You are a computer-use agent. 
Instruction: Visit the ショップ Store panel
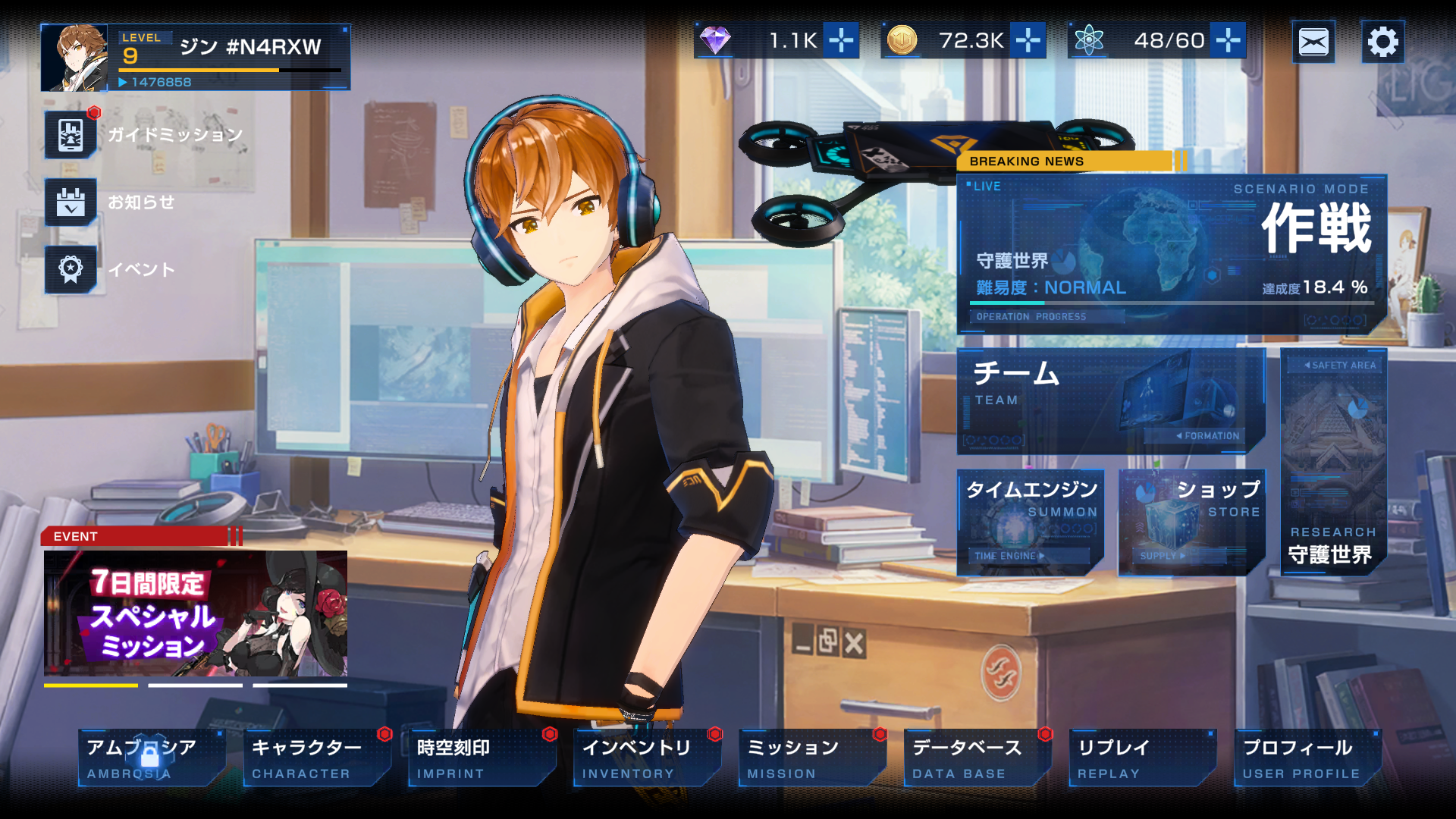click(1191, 522)
